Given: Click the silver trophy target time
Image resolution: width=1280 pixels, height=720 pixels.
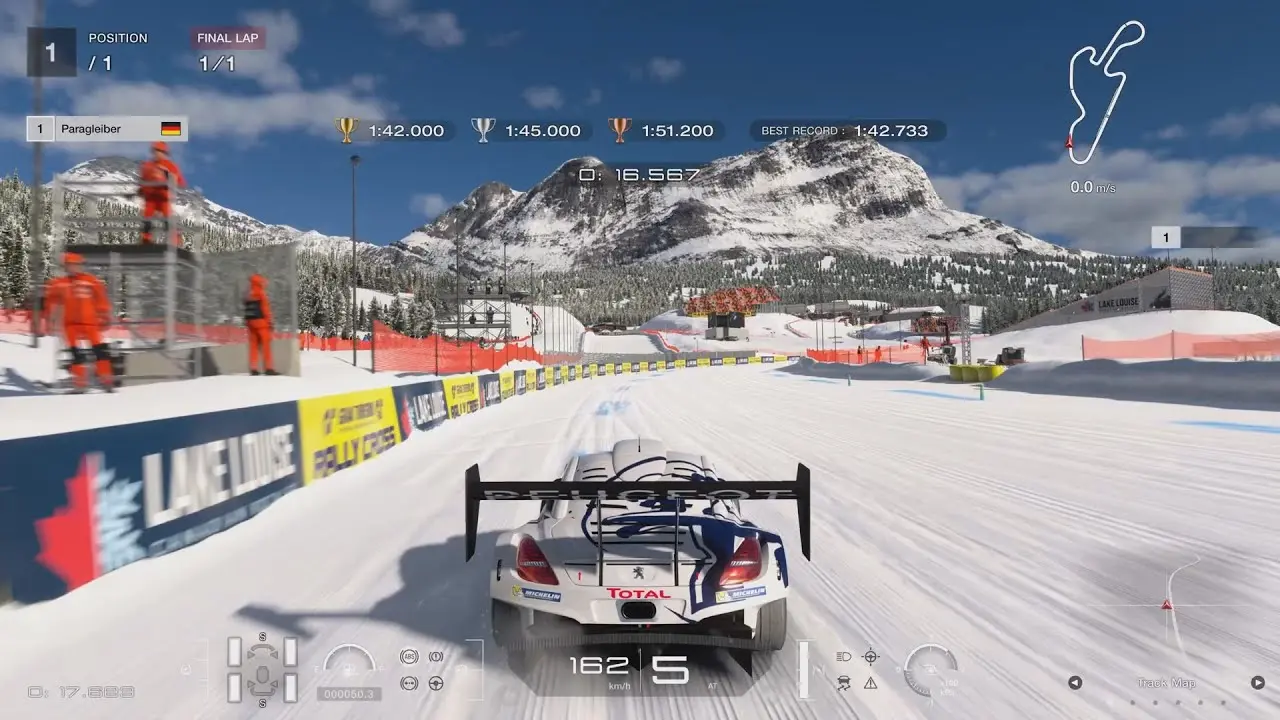Looking at the screenshot, I should (x=528, y=130).
